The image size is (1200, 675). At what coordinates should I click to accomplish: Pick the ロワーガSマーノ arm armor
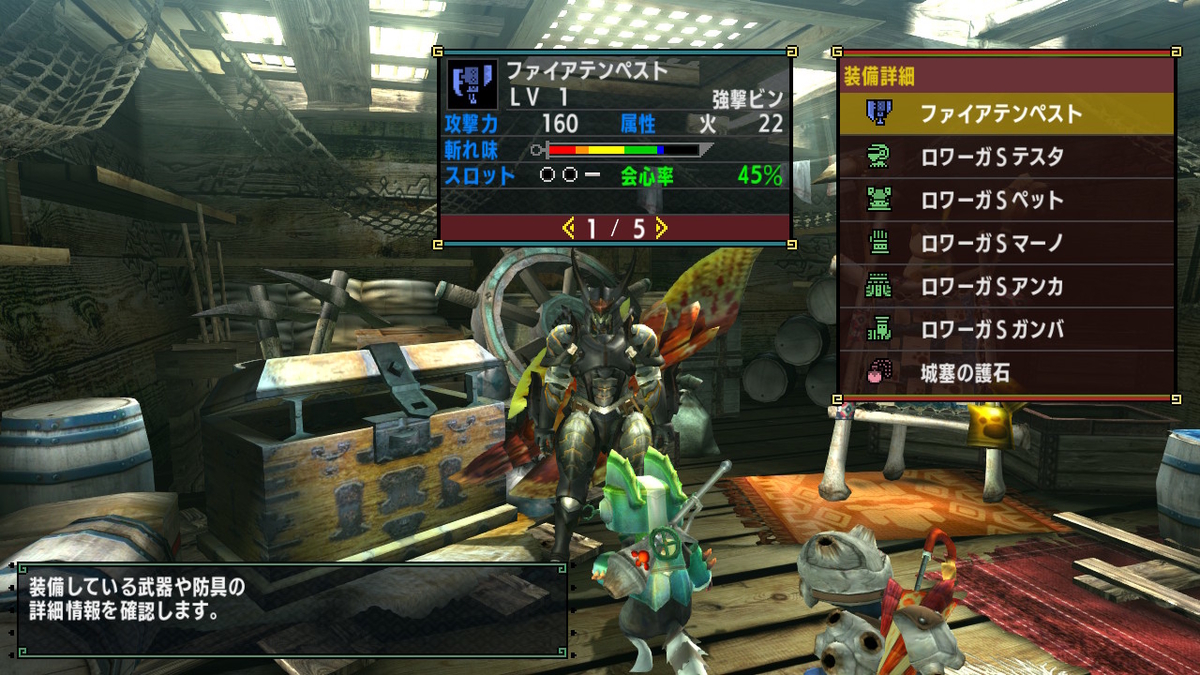(1005, 243)
